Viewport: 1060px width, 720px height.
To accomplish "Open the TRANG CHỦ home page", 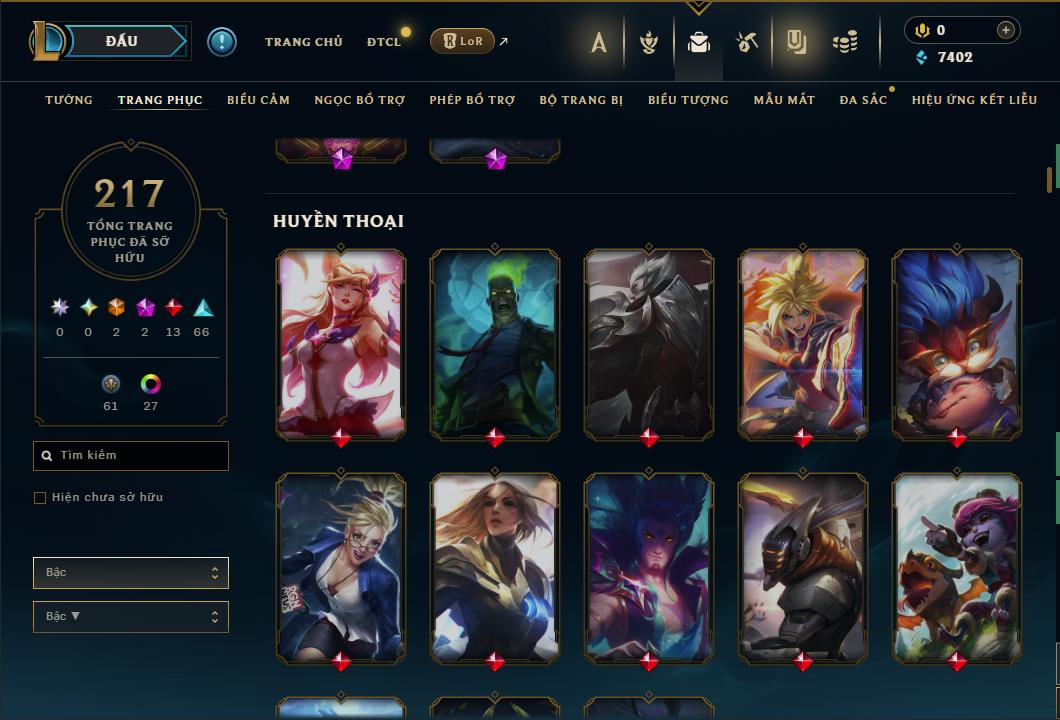I will coord(303,42).
